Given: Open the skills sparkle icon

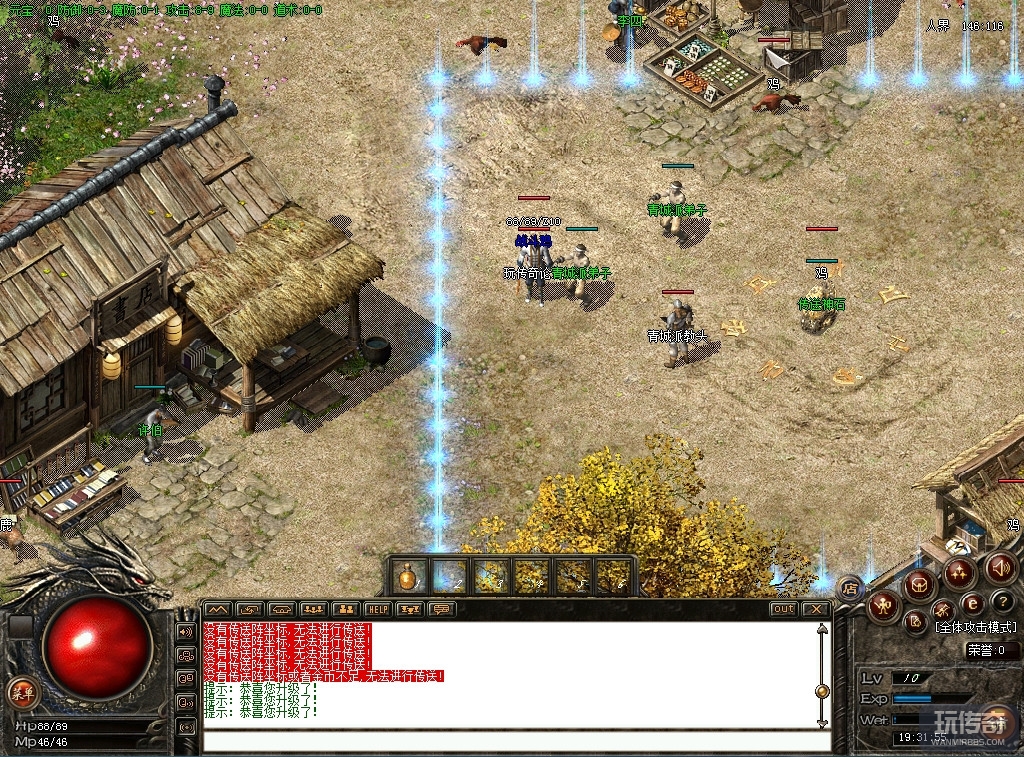Looking at the screenshot, I should point(959,573).
